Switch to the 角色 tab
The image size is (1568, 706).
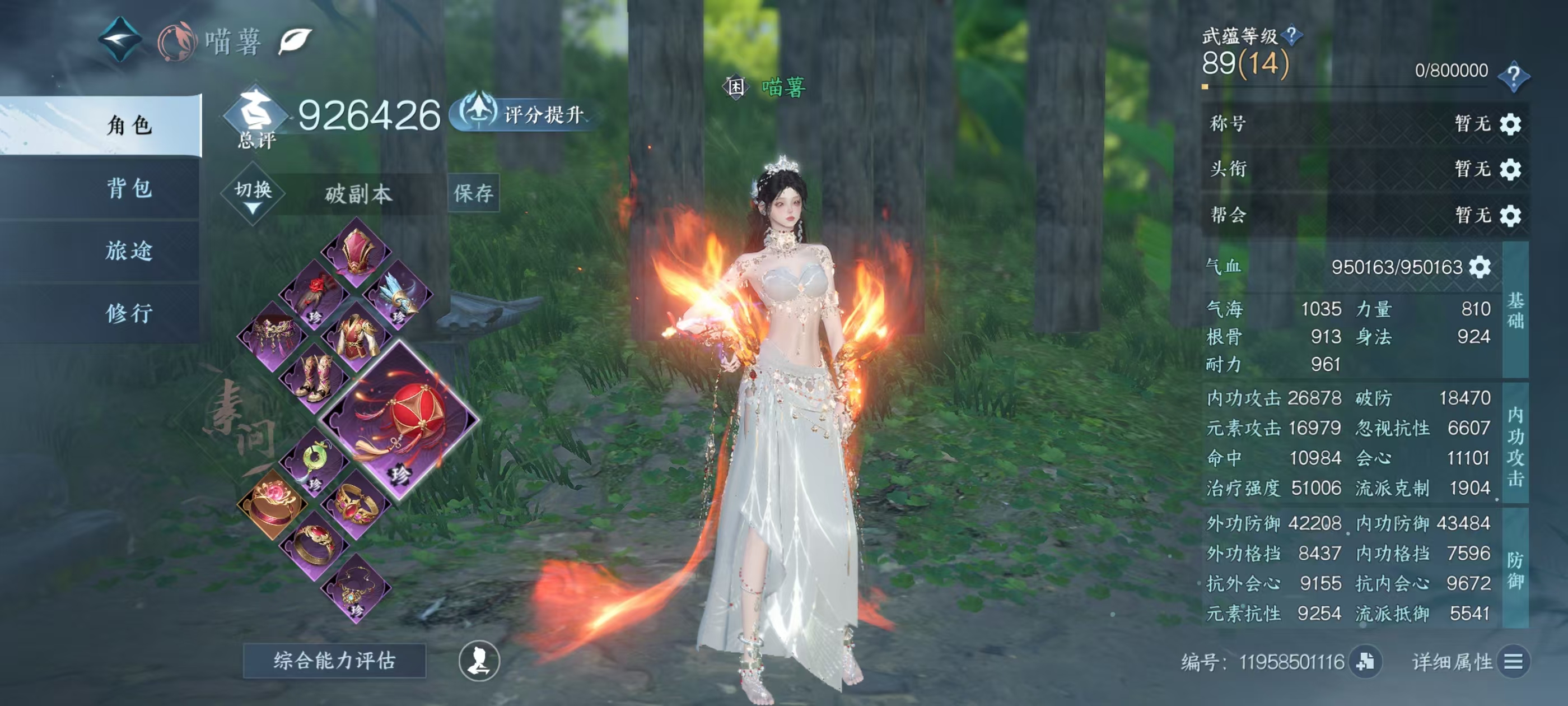click(x=129, y=125)
